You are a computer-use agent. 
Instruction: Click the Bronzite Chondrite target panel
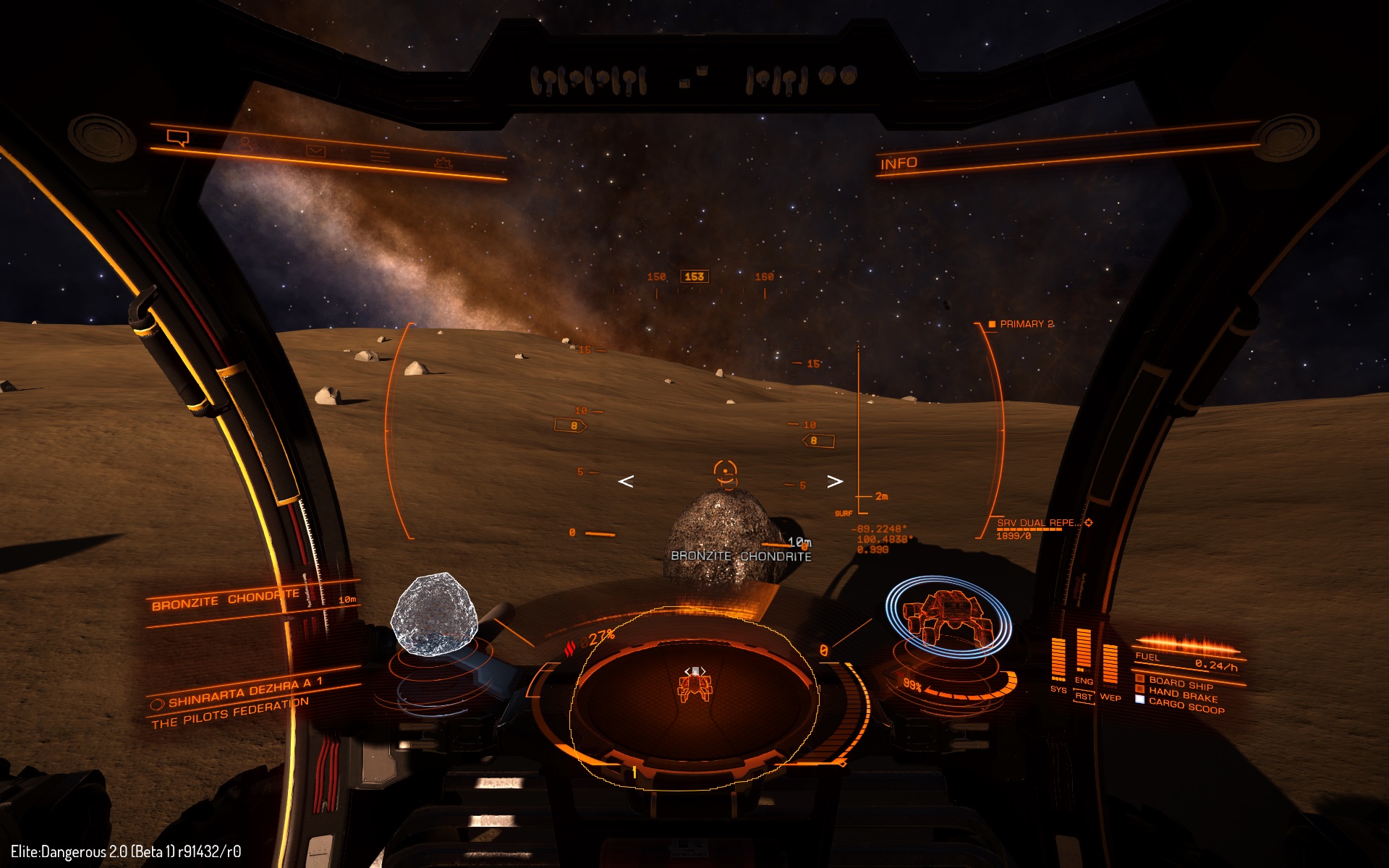pyautogui.click(x=226, y=600)
